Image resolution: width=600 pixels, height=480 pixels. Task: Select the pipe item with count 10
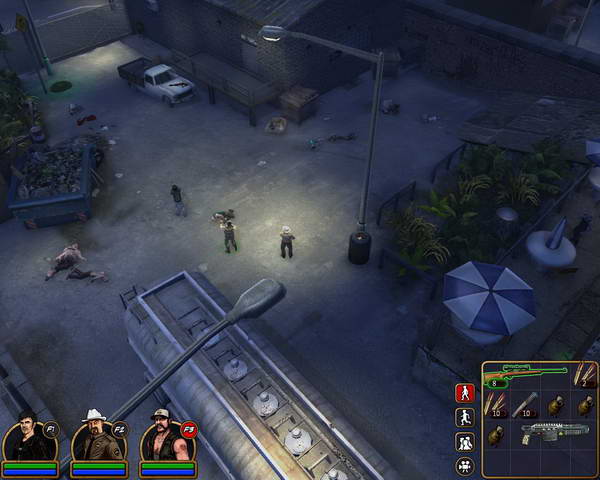click(x=526, y=405)
